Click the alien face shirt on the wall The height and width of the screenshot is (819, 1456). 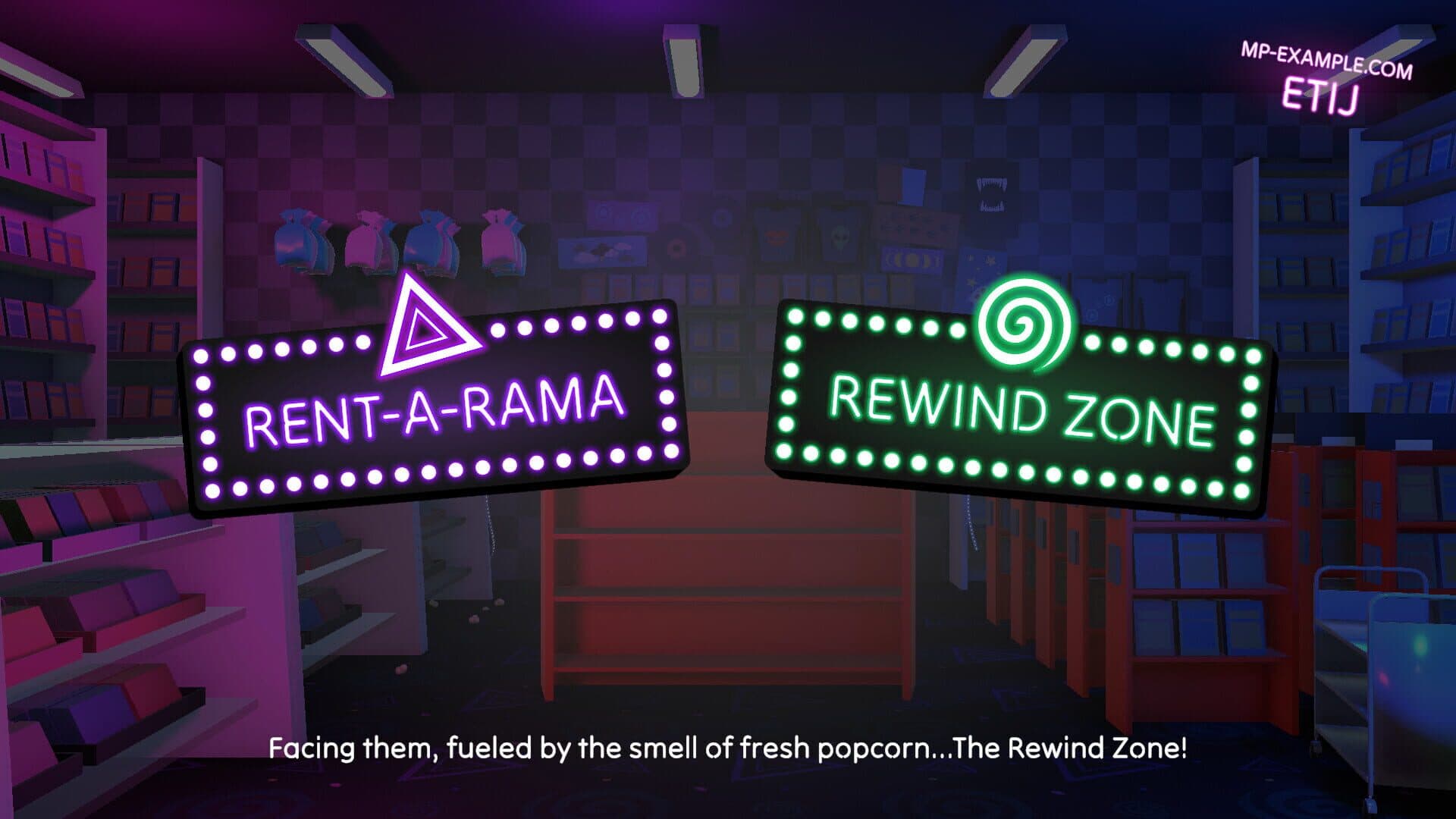click(839, 237)
